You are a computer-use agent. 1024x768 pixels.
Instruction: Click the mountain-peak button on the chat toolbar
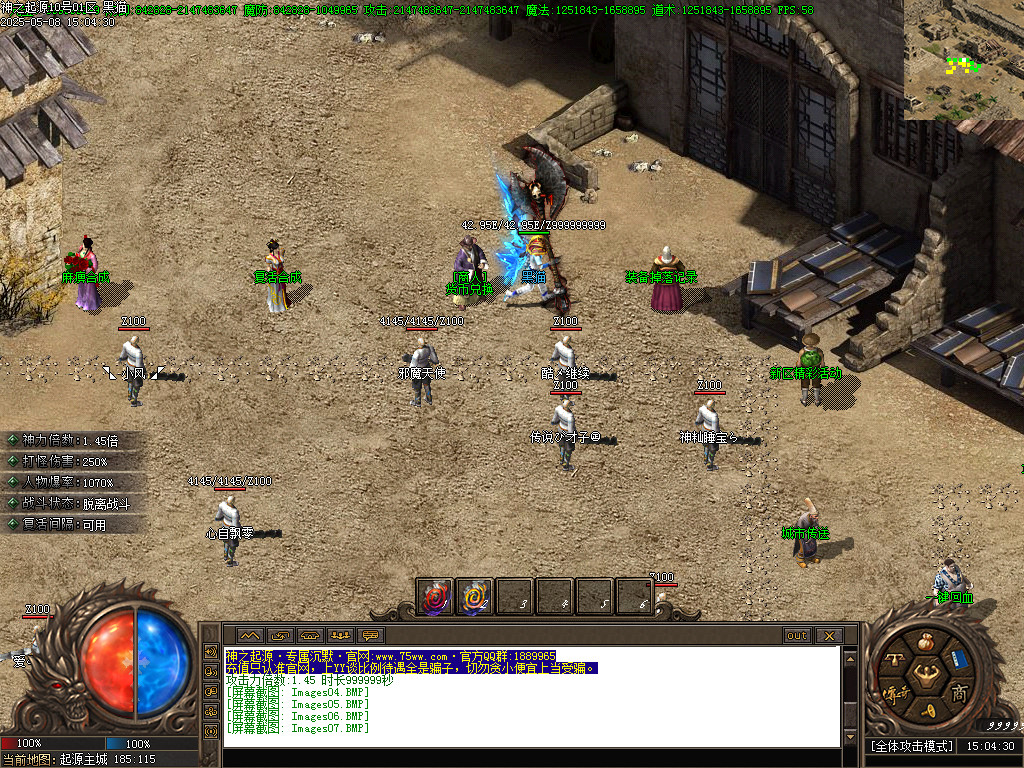250,636
